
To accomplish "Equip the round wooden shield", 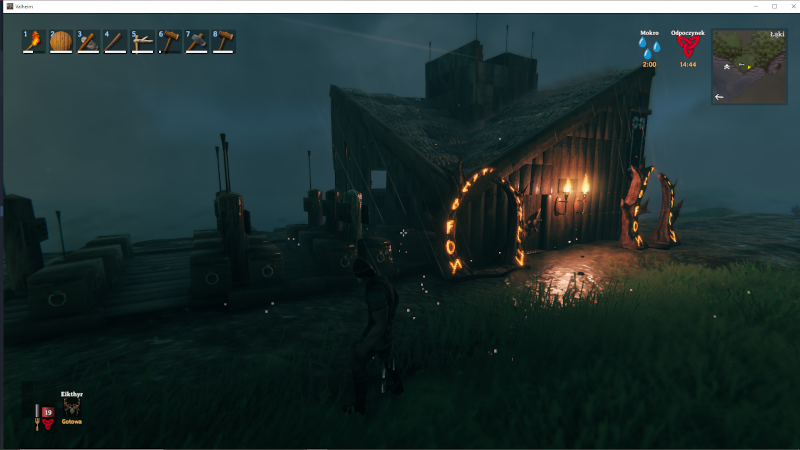I will coord(61,41).
